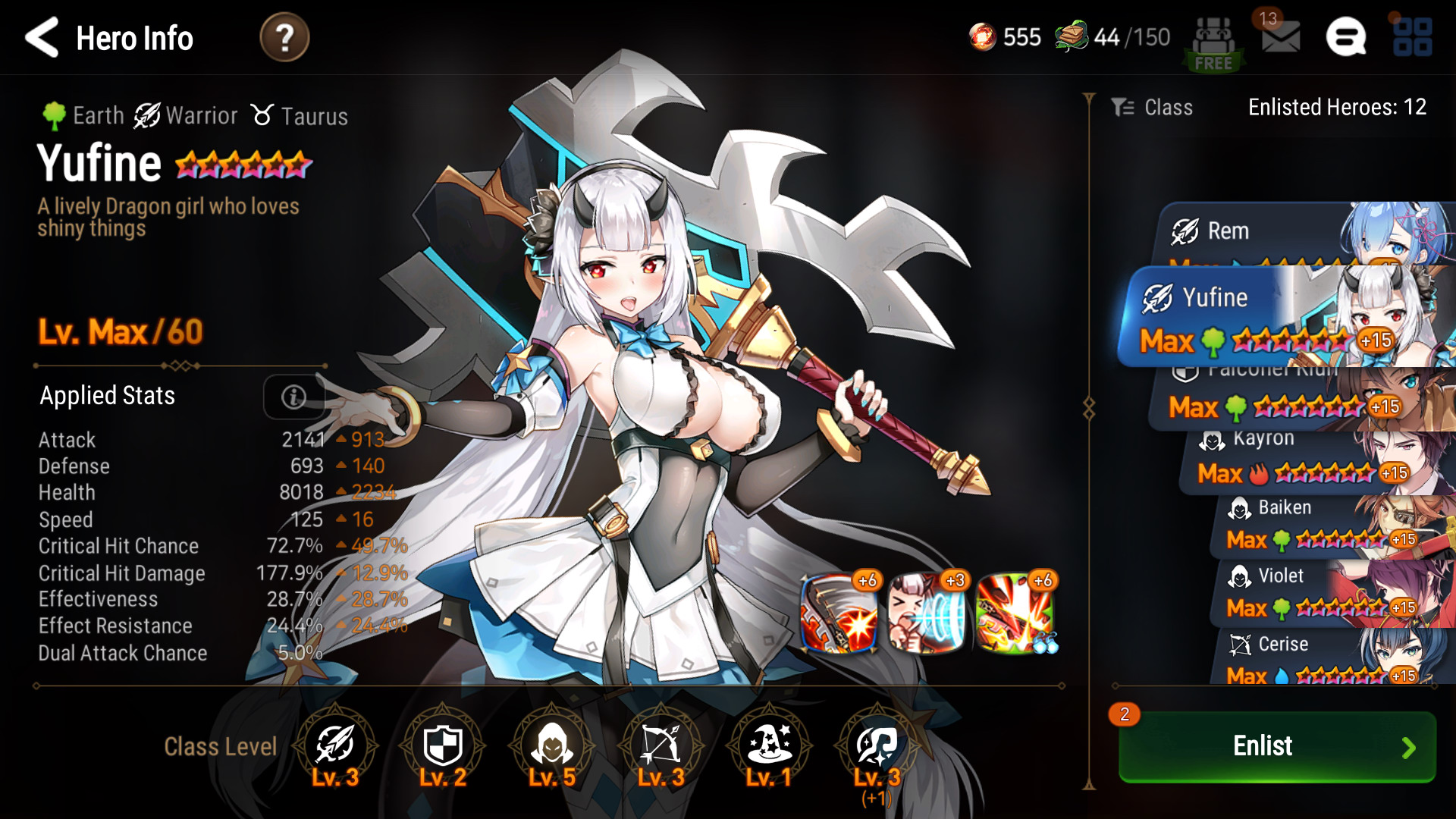View Yufine's first skill icon
The image size is (1456, 819).
[x=839, y=613]
